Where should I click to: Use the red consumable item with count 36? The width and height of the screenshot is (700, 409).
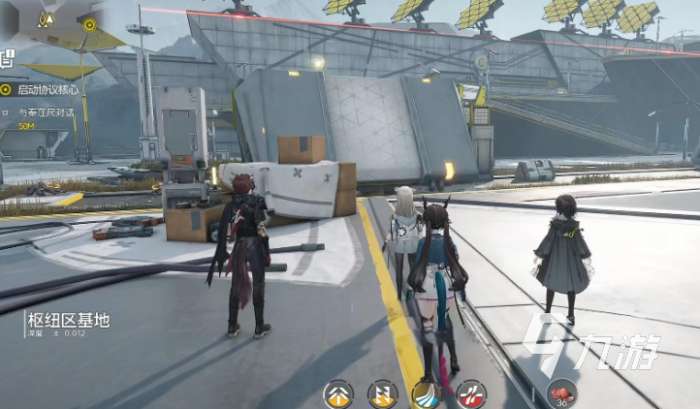point(561,394)
